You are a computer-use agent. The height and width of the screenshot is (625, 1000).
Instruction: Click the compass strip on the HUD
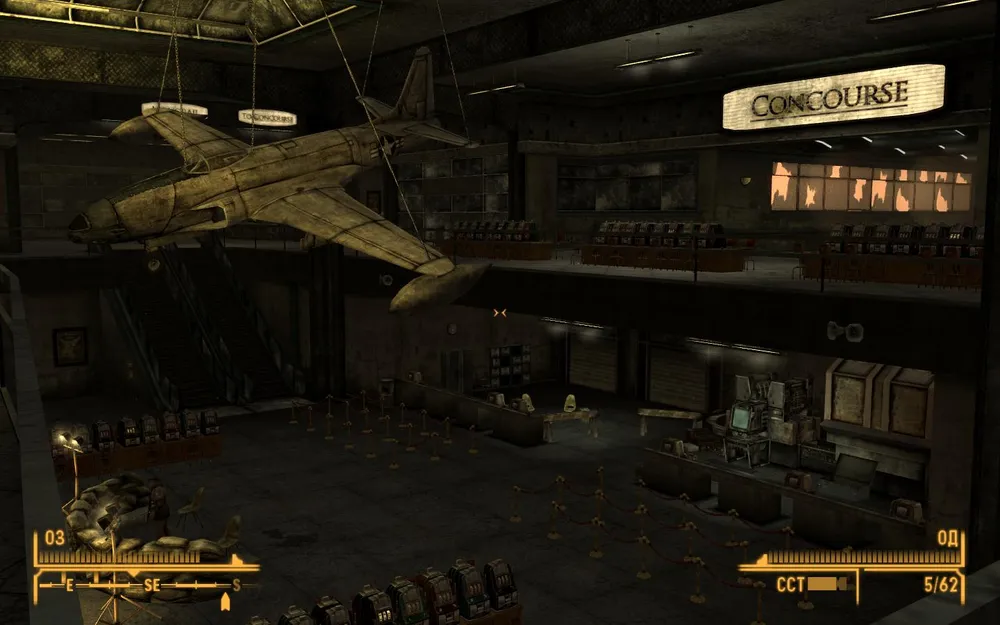pos(148,584)
